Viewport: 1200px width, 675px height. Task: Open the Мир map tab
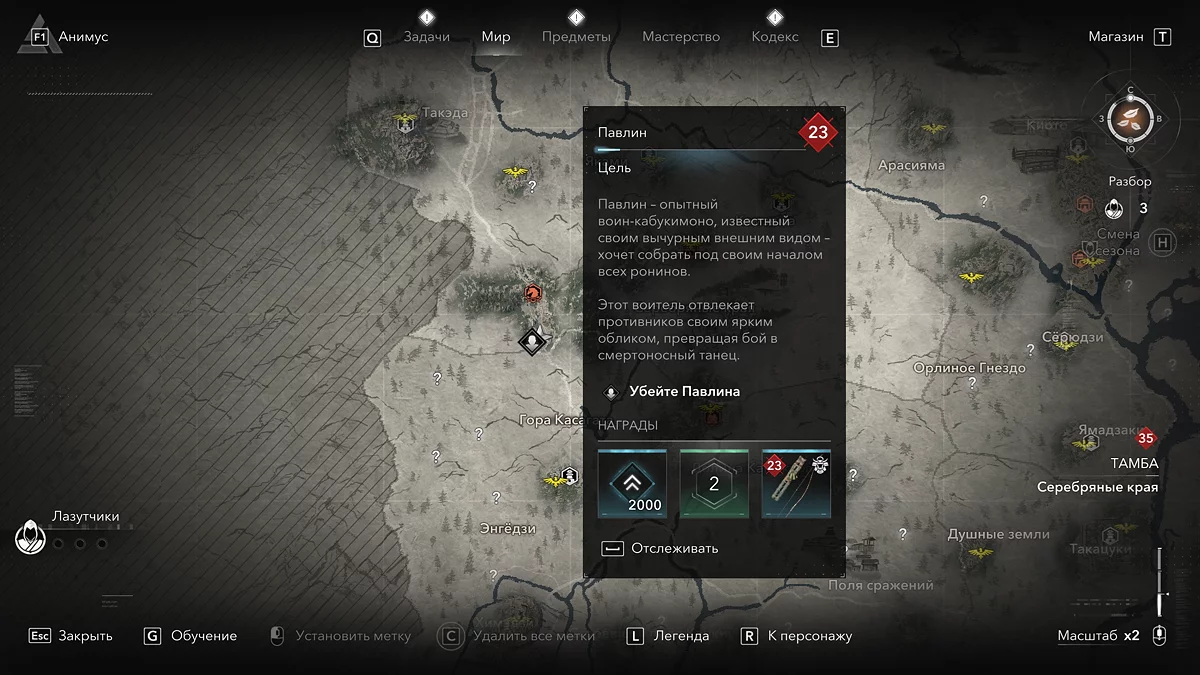click(496, 37)
